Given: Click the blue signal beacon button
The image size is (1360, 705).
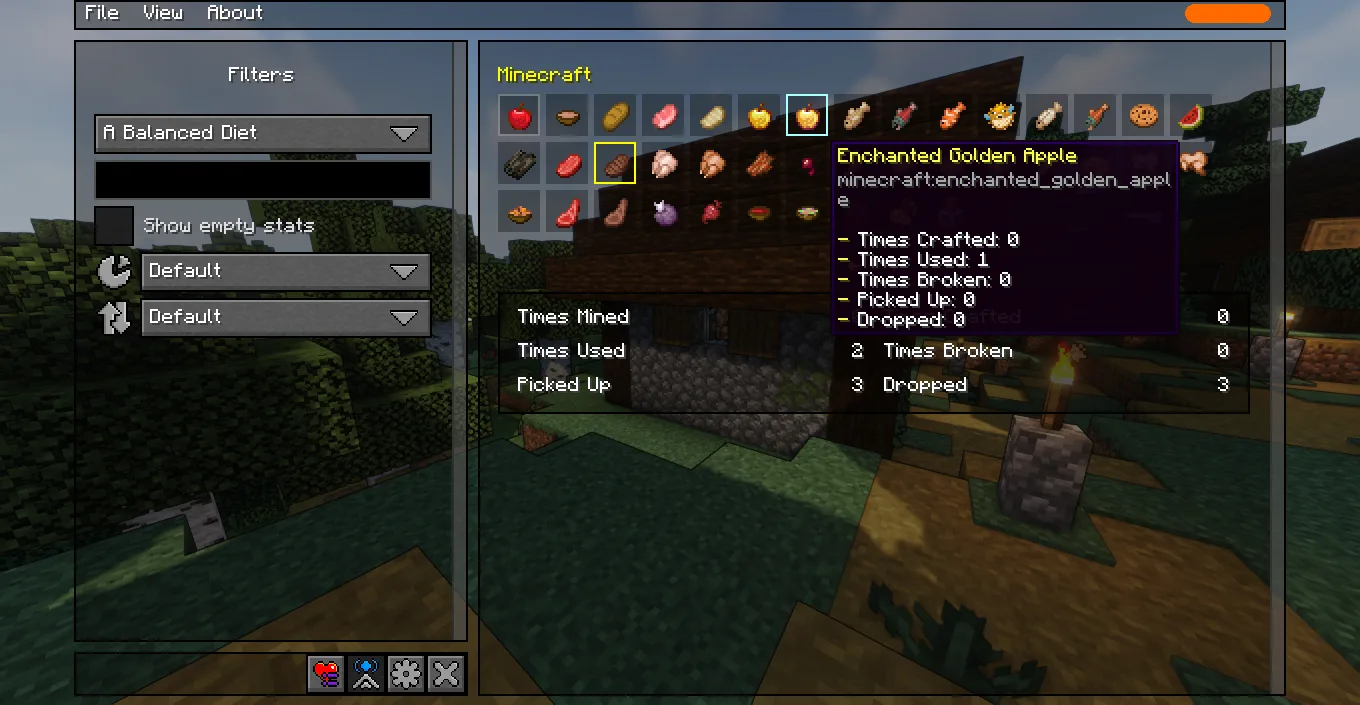Looking at the screenshot, I should point(366,675).
